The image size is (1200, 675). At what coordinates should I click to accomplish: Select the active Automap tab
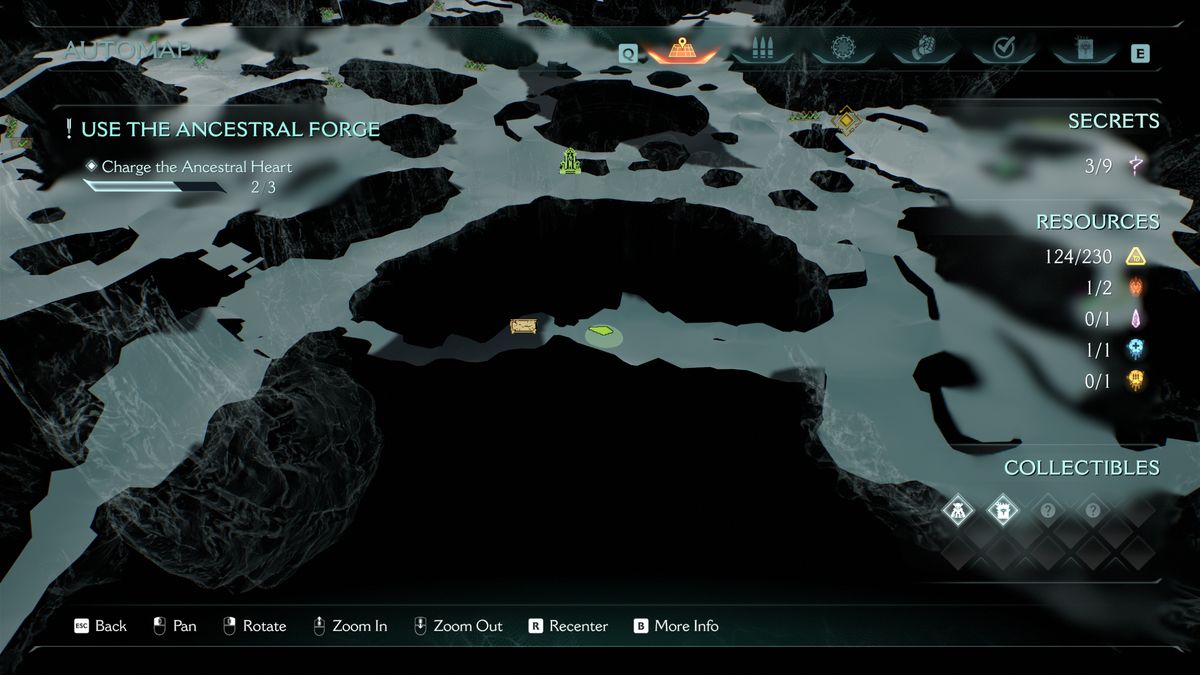681,51
